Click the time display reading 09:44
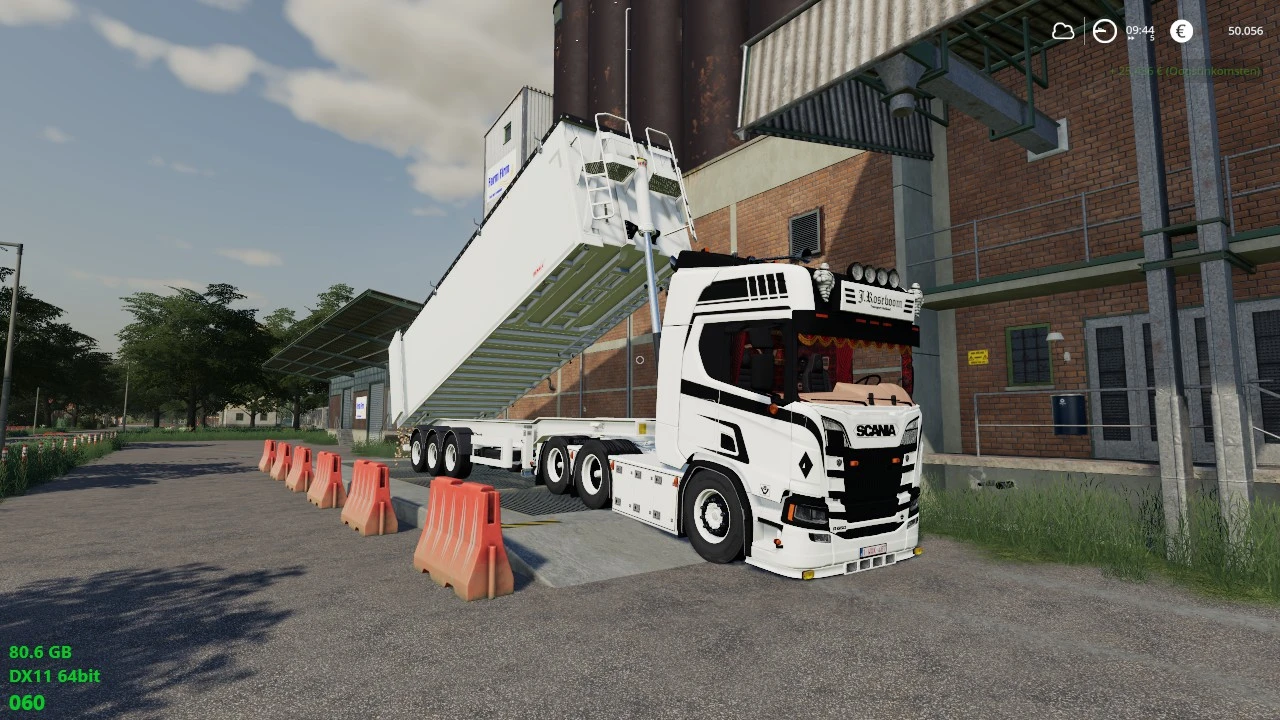This screenshot has width=1280, height=720. pos(1140,29)
